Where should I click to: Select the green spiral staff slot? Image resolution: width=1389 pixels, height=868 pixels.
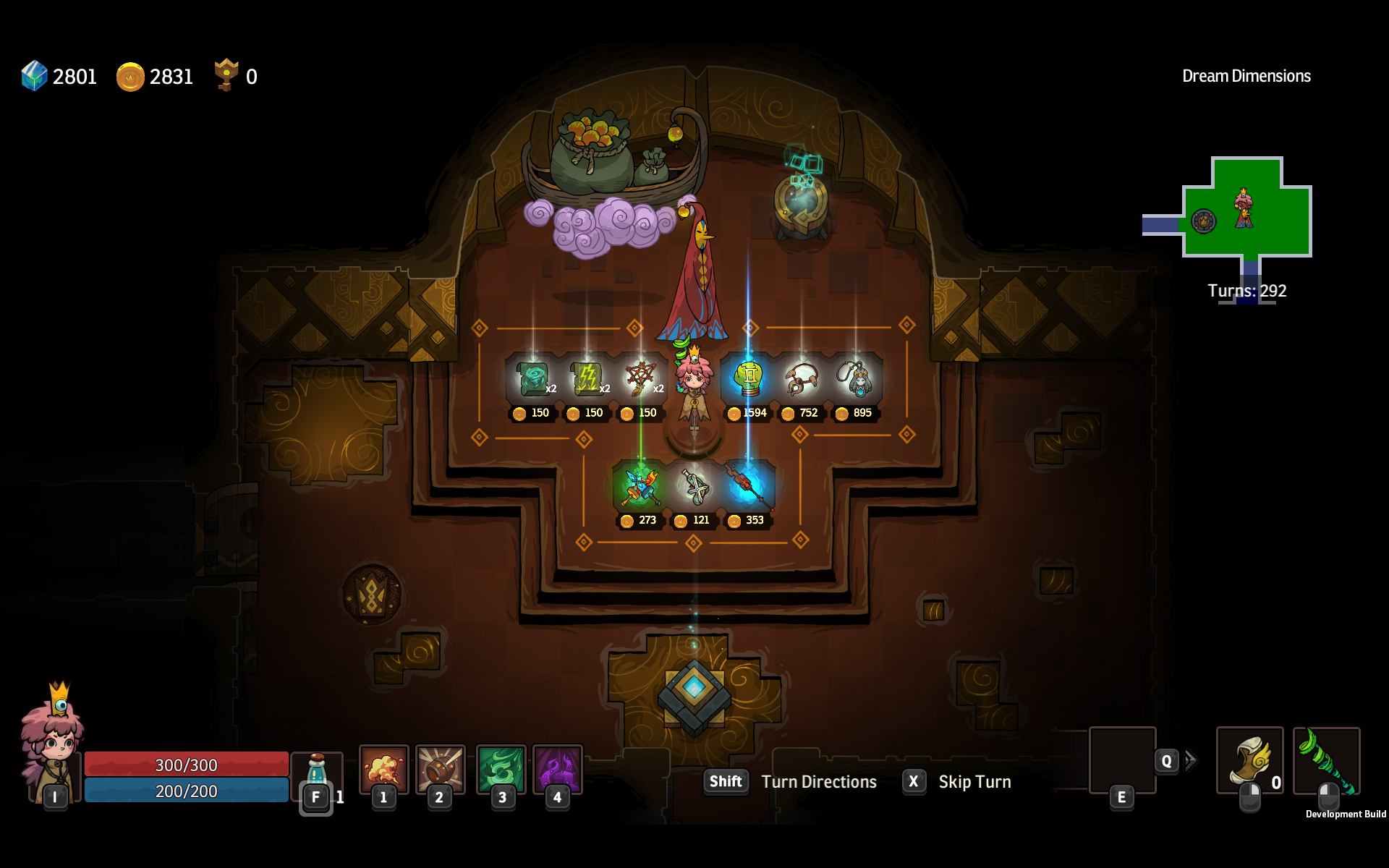tap(1326, 760)
